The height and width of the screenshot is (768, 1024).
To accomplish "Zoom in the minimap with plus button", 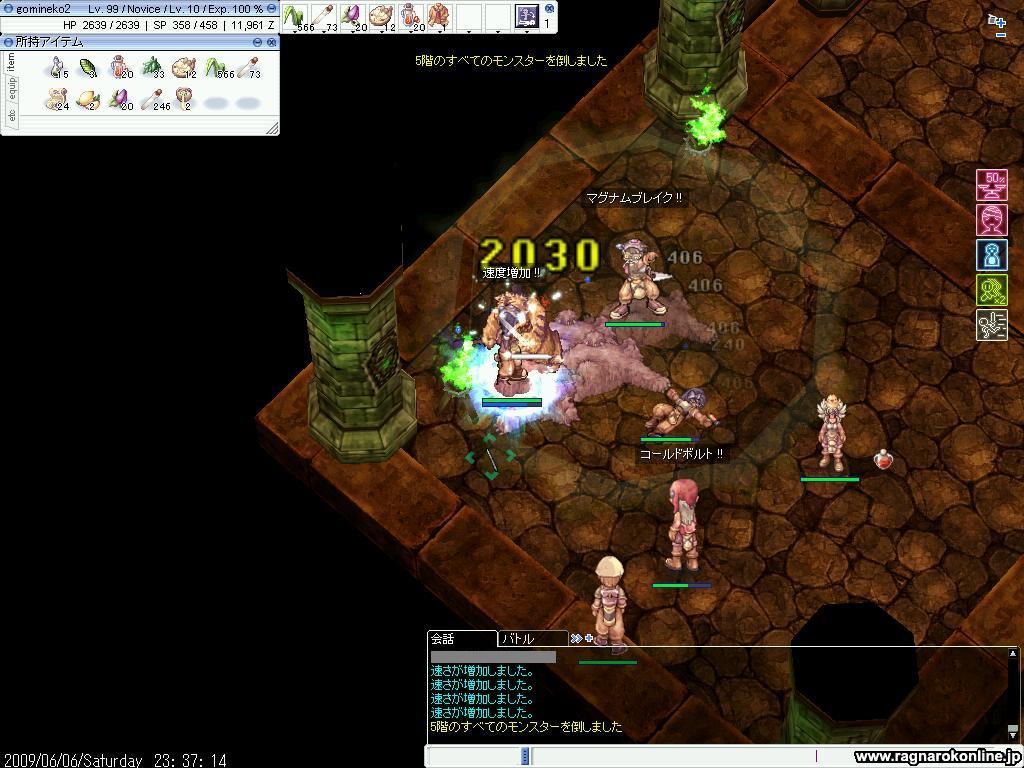I will (997, 20).
